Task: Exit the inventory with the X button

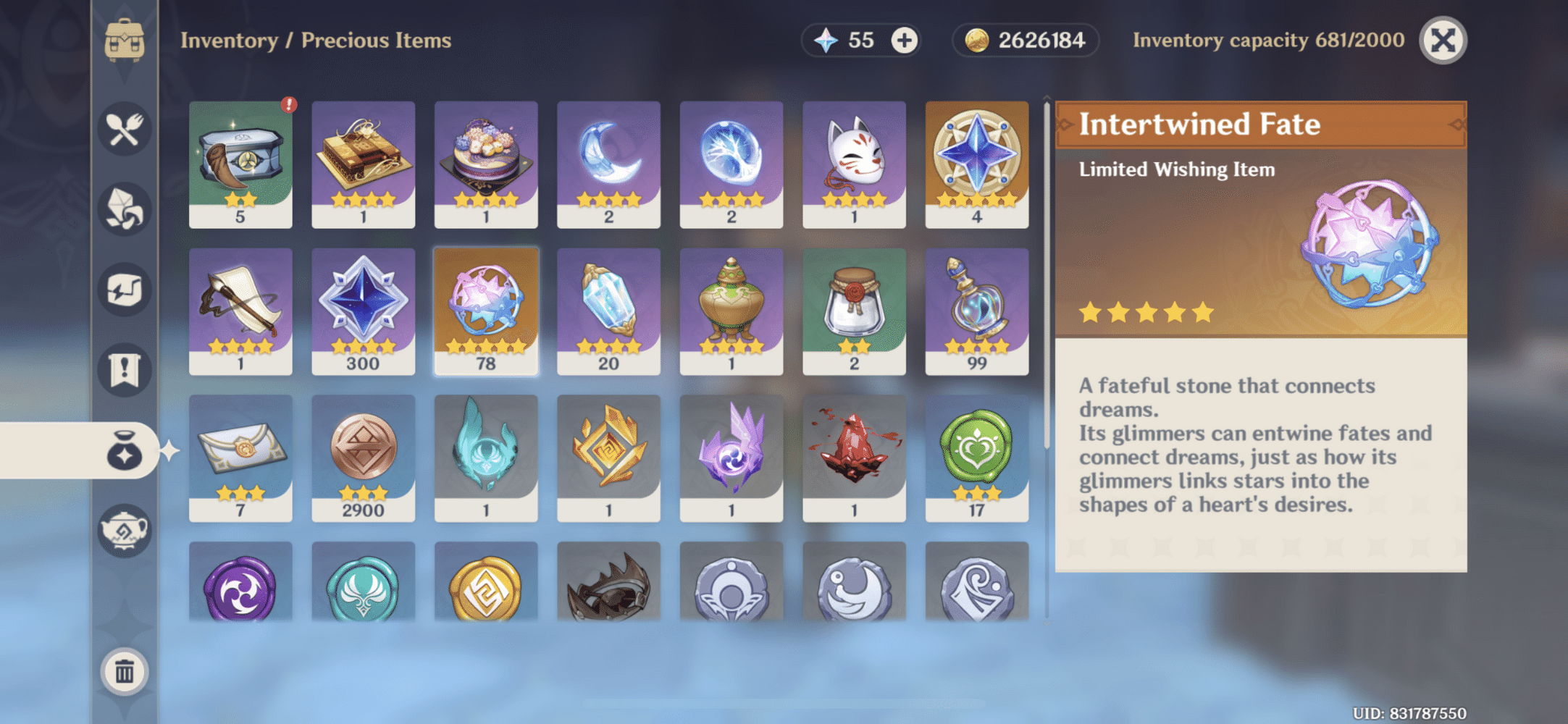Action: click(x=1443, y=41)
